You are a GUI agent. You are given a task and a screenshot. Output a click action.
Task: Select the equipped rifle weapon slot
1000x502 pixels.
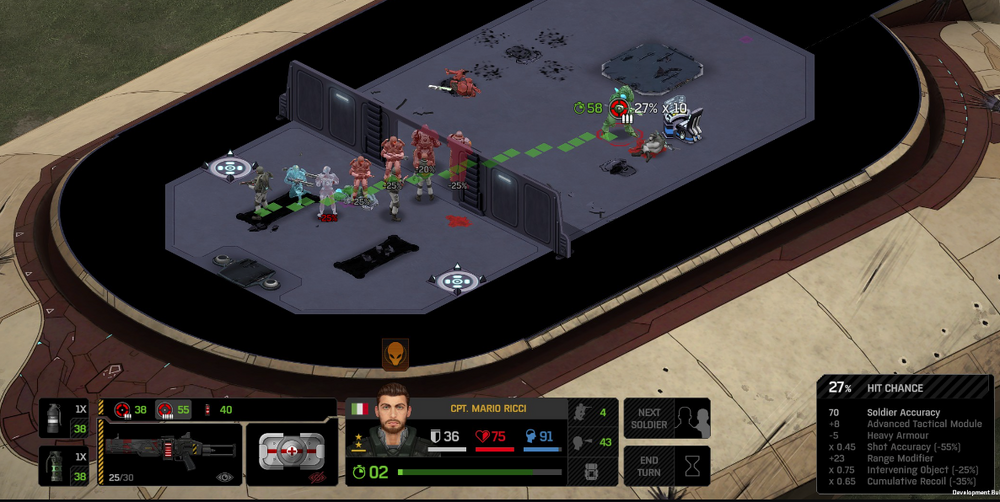(171, 452)
